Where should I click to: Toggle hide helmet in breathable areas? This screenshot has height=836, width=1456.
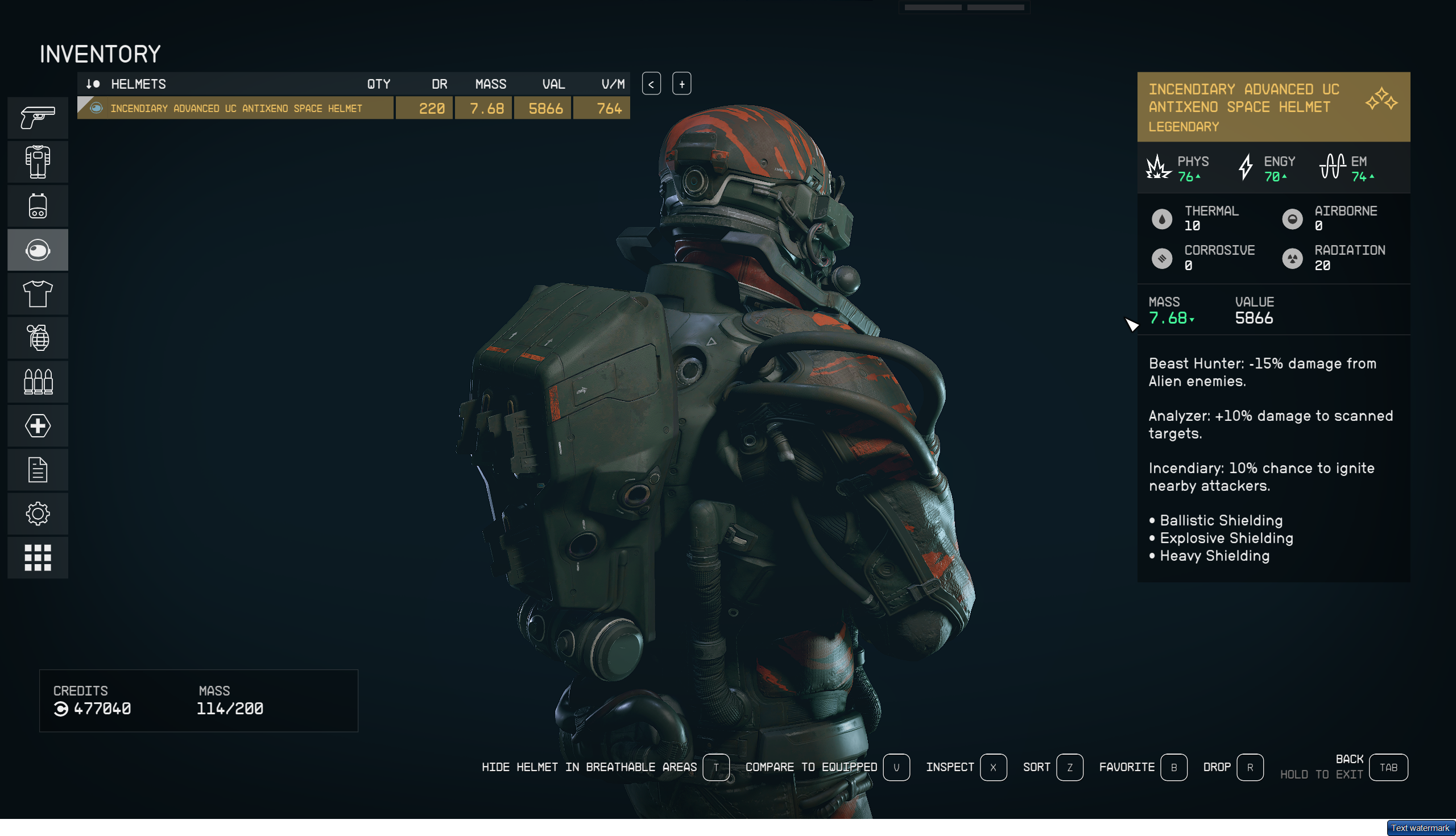coord(716,767)
